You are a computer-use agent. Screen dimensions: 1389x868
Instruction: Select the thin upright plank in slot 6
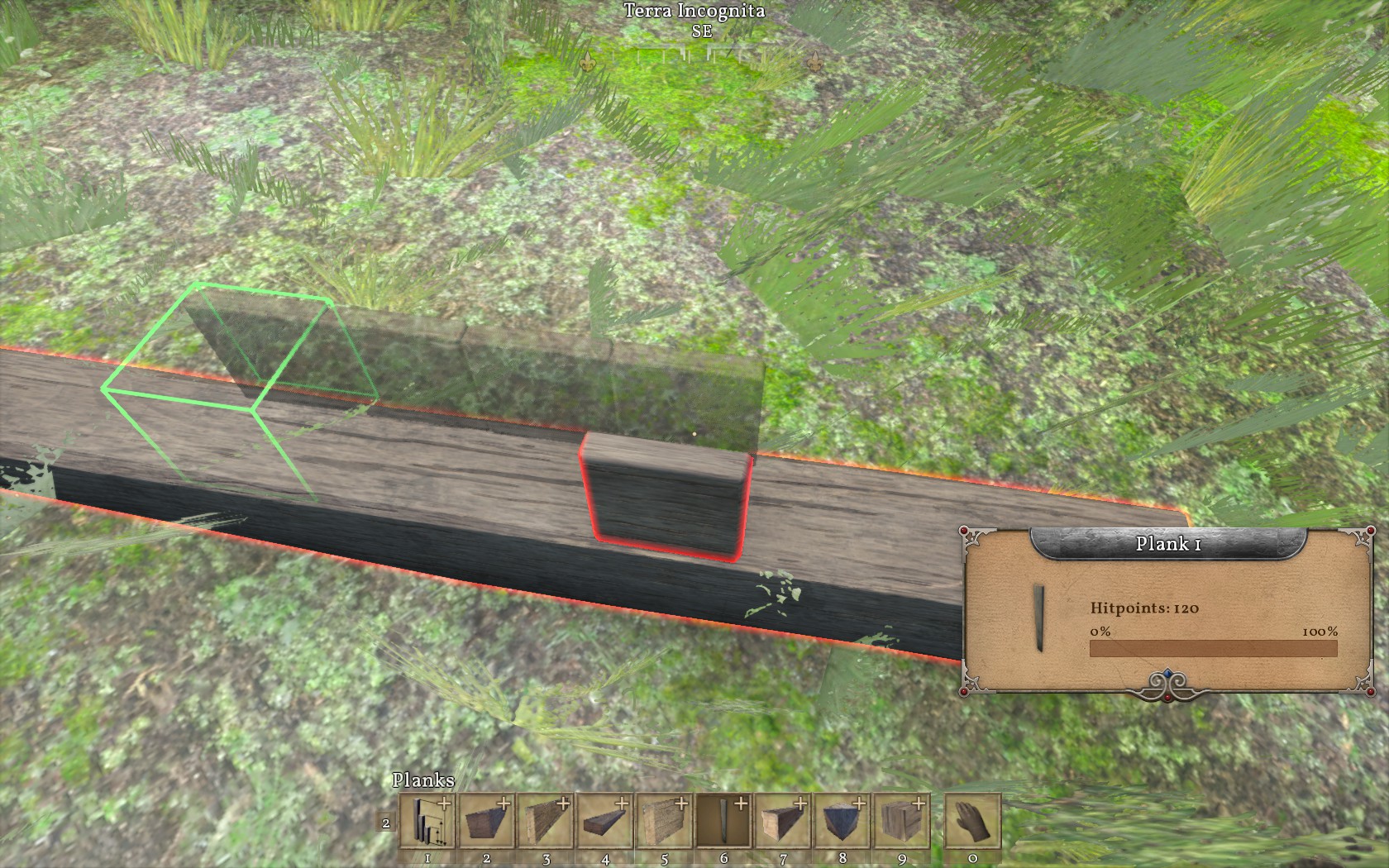coord(724,821)
